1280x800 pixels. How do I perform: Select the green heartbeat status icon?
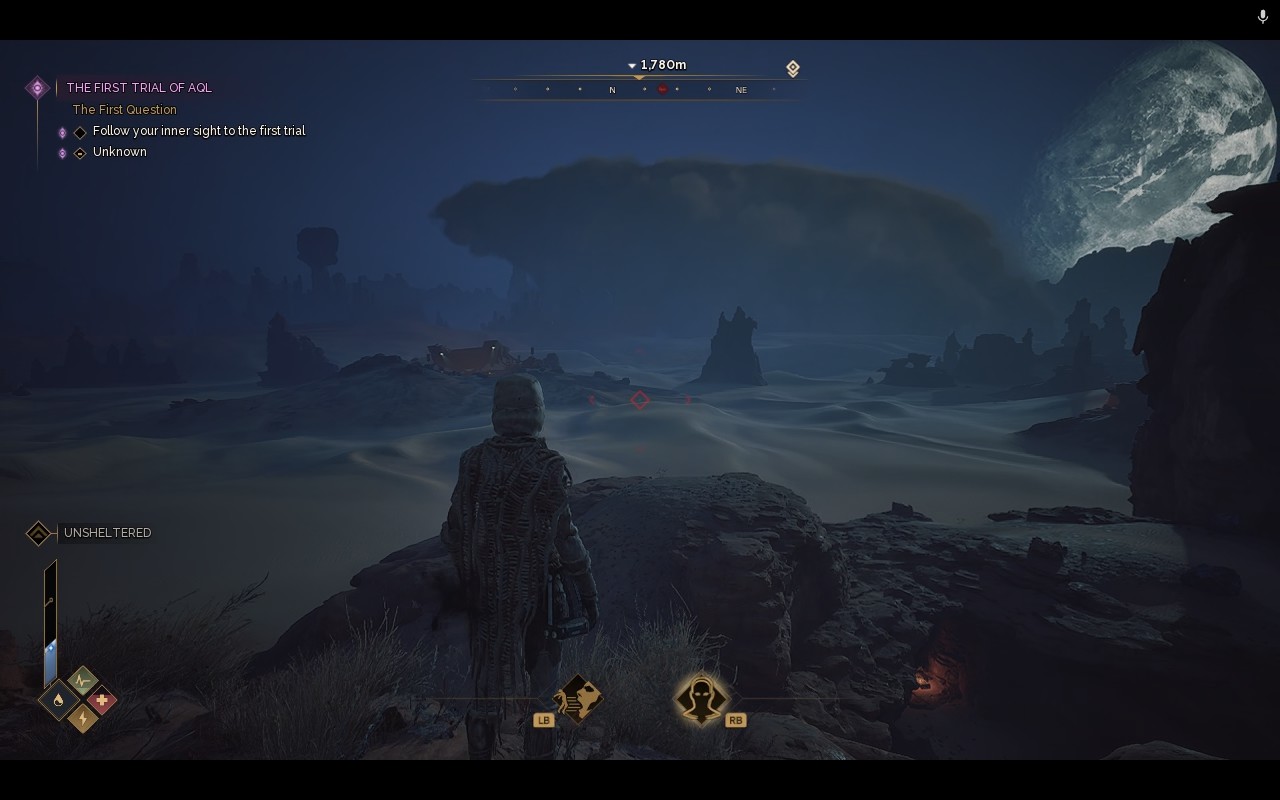[82, 682]
